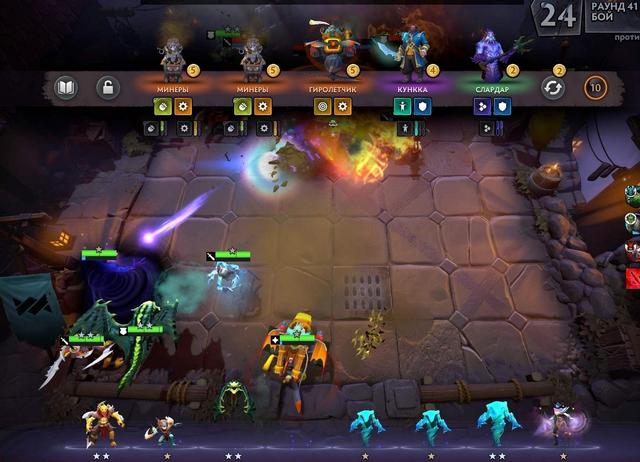Toggle the shop padlock lock
The image size is (640, 462).
point(107,89)
